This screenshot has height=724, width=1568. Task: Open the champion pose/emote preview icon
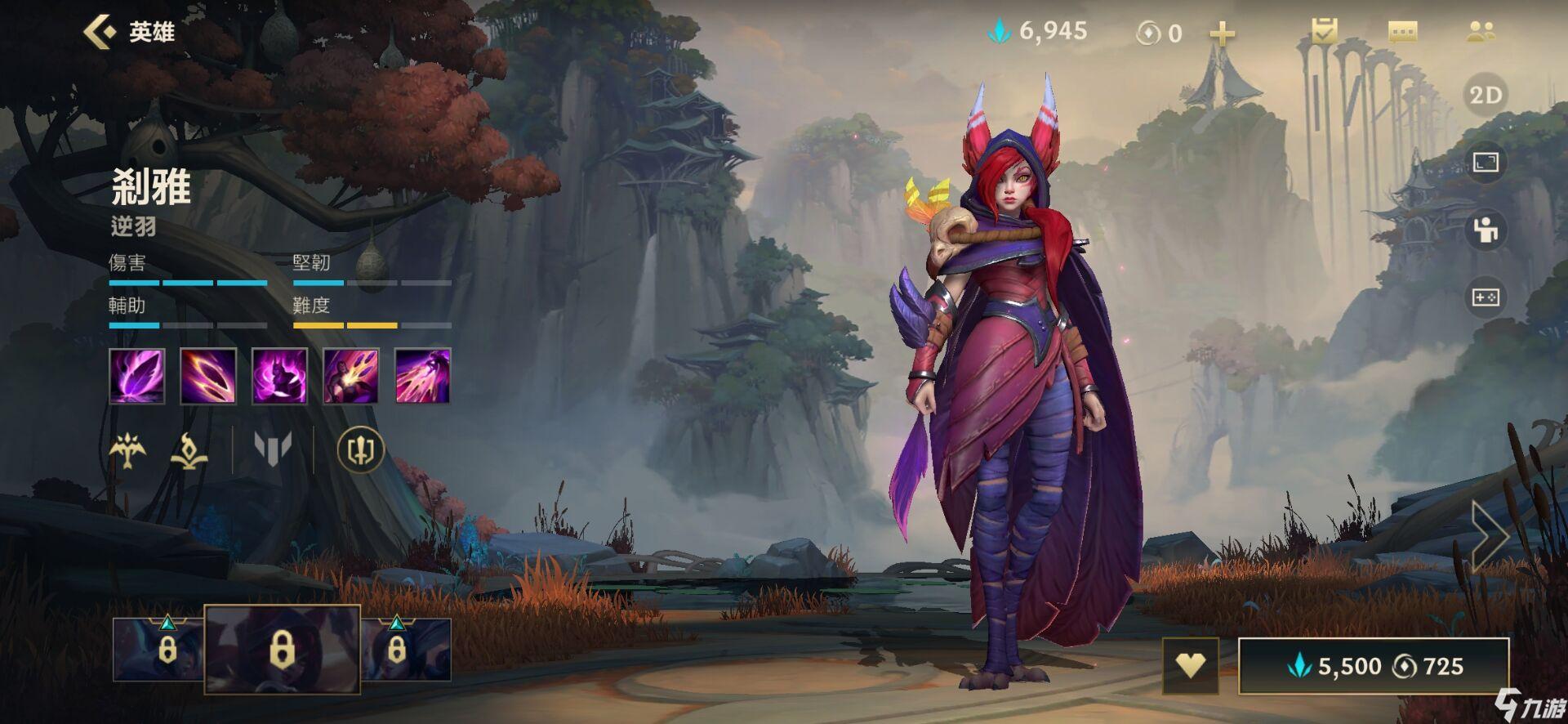tap(1486, 230)
